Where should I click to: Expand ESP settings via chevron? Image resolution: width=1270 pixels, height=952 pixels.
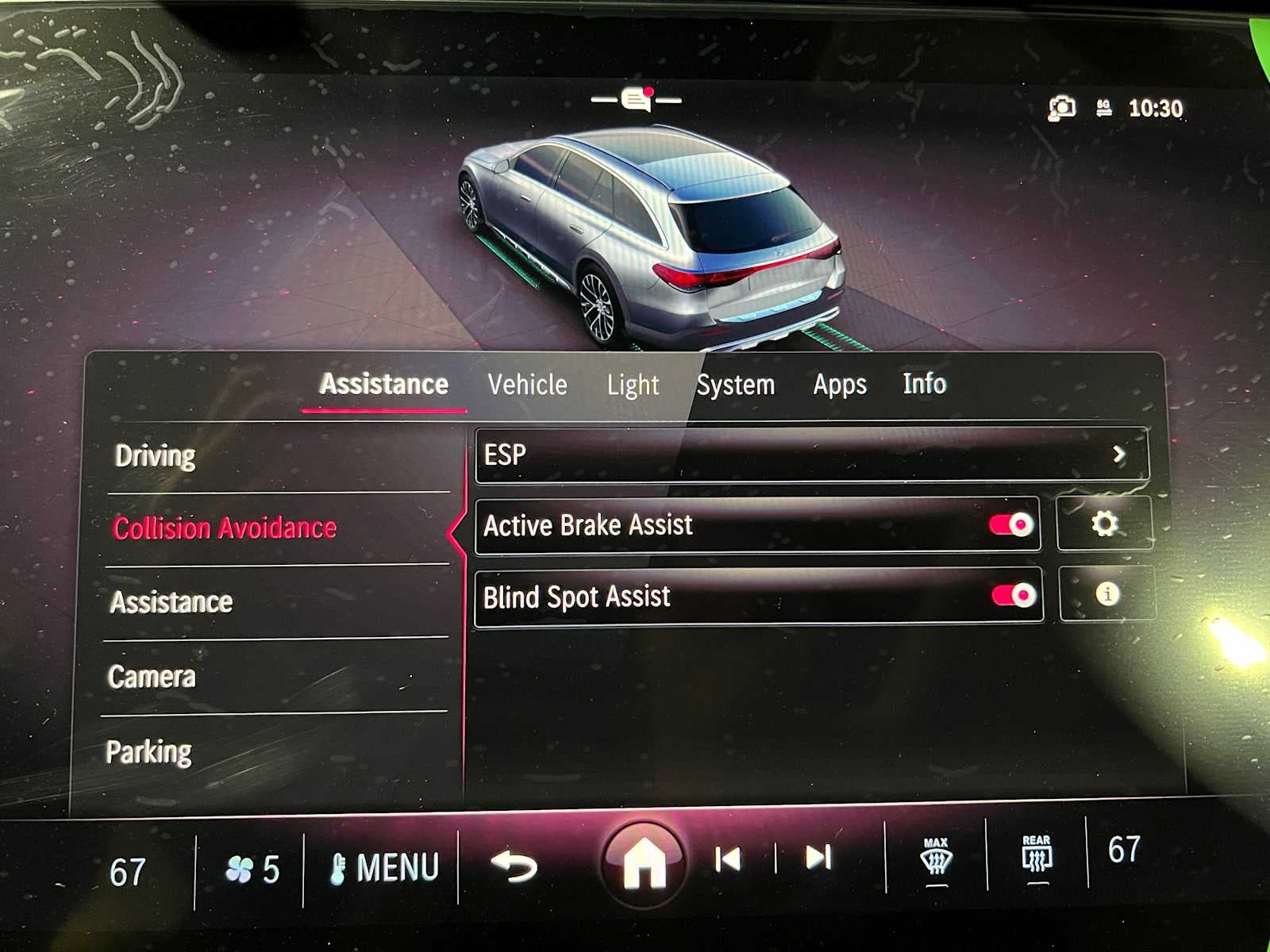tap(1120, 455)
